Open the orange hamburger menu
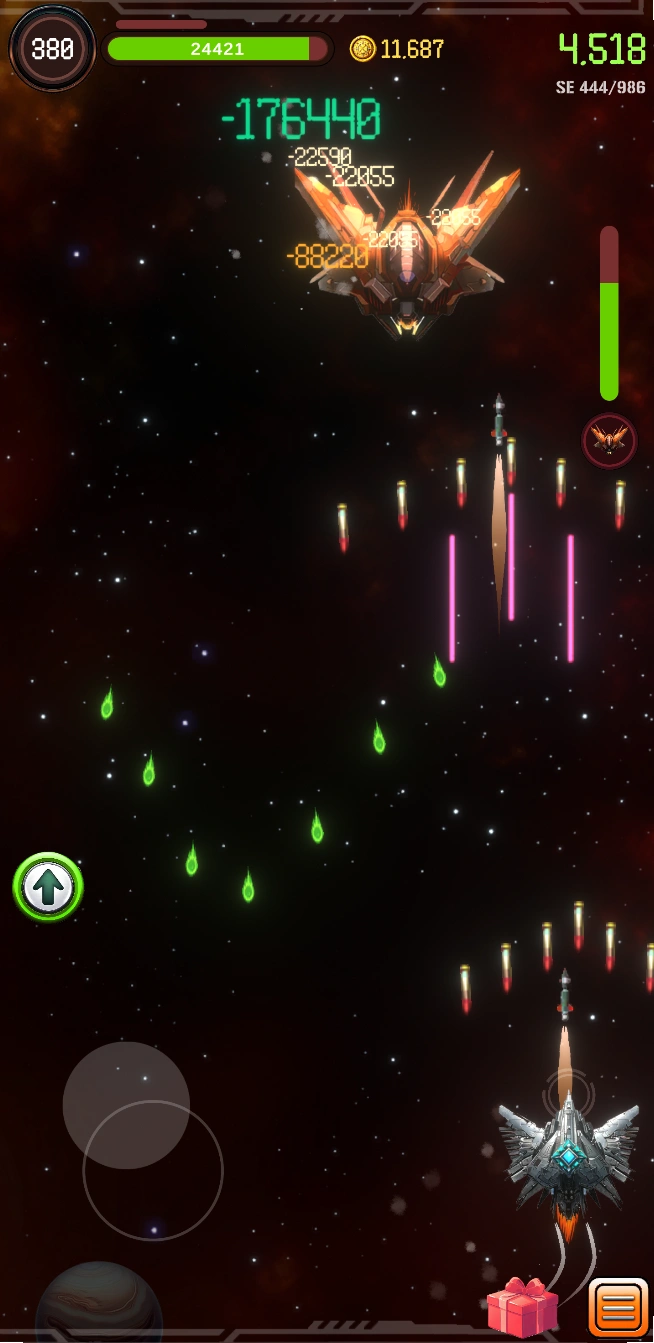The height and width of the screenshot is (1343, 654). tap(618, 1309)
